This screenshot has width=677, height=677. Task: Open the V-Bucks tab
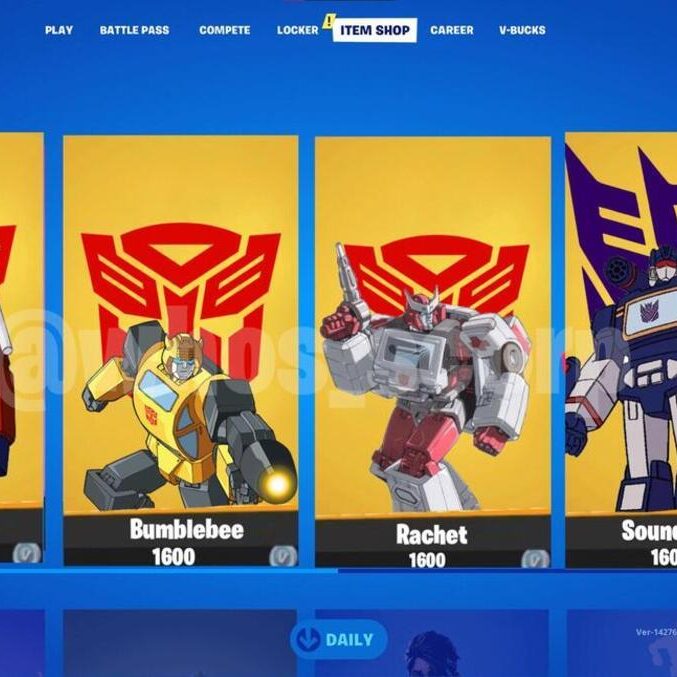[522, 30]
